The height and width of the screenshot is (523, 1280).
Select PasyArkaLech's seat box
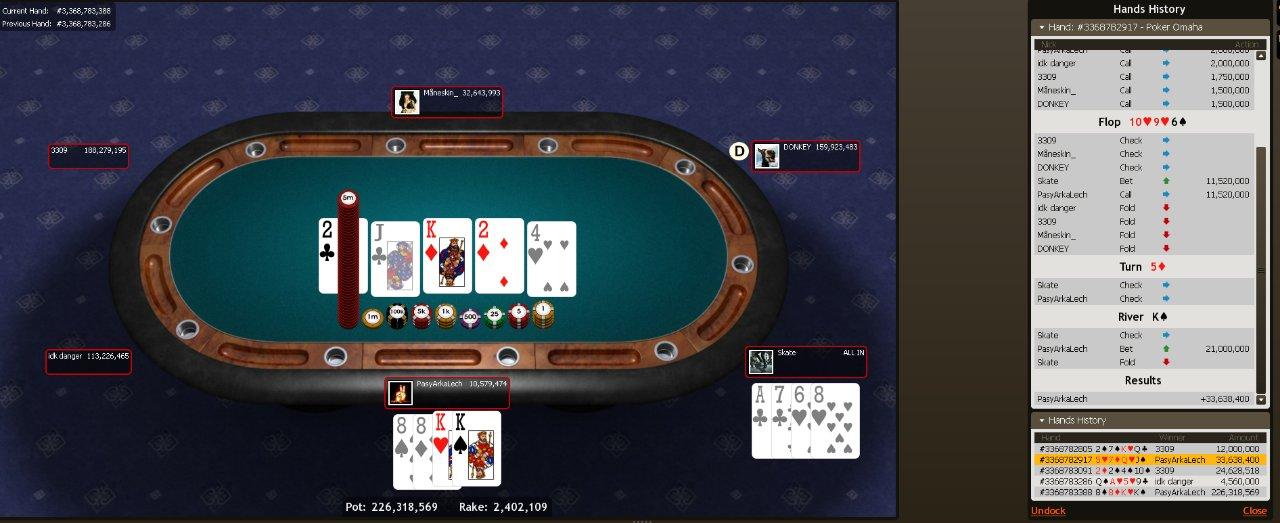(x=447, y=392)
